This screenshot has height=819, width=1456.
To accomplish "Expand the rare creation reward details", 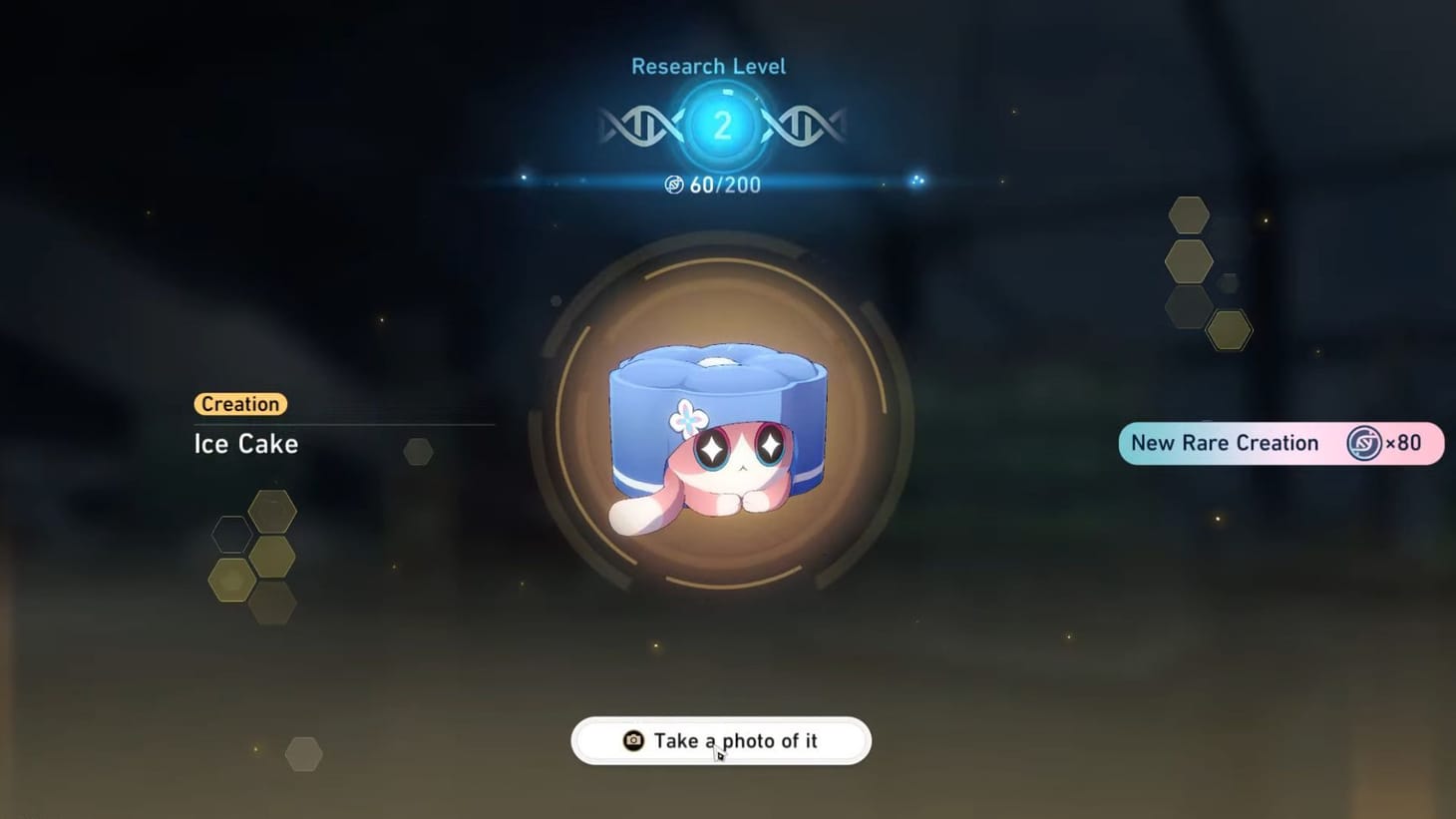I will click(1281, 443).
